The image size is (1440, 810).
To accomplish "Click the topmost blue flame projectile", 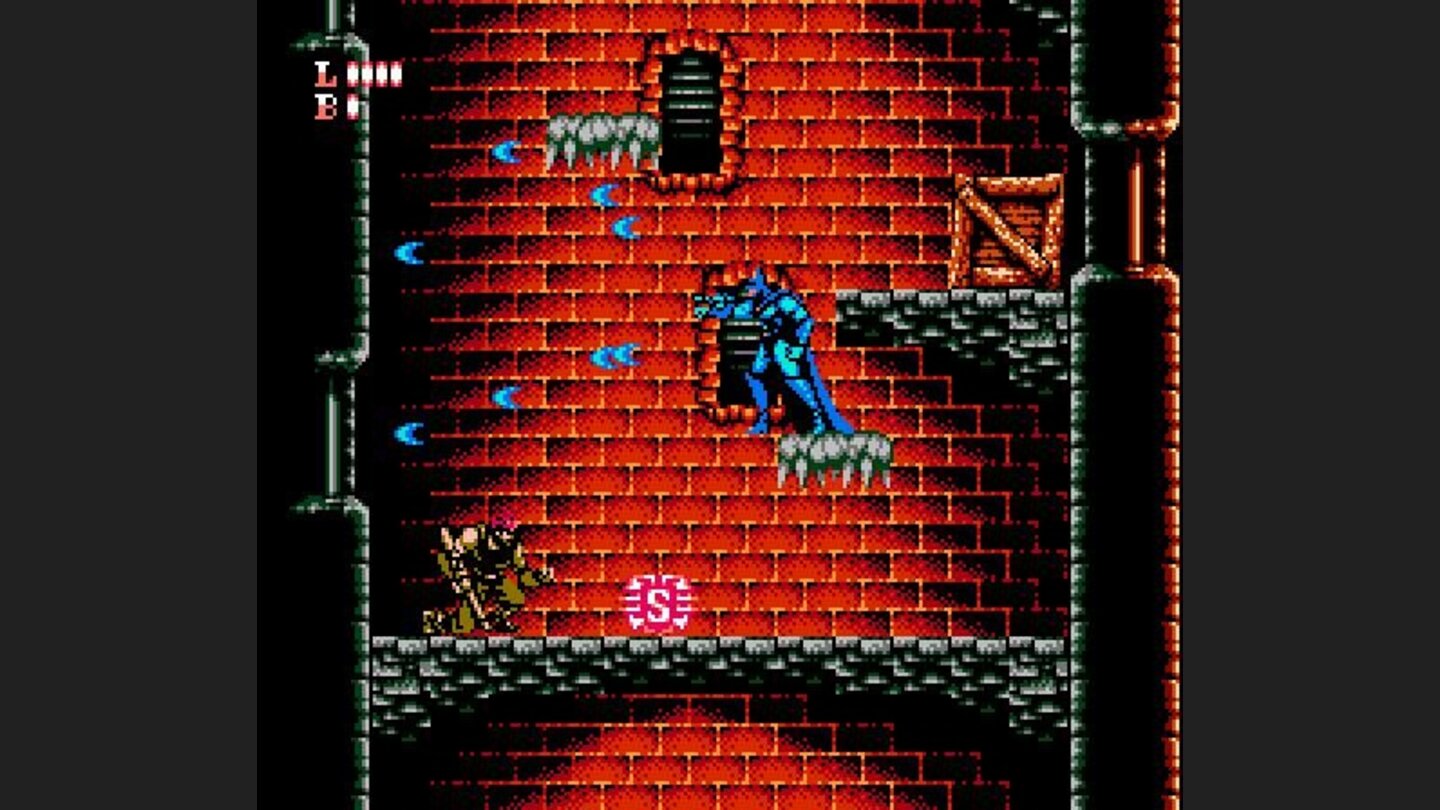I will pyautogui.click(x=505, y=153).
